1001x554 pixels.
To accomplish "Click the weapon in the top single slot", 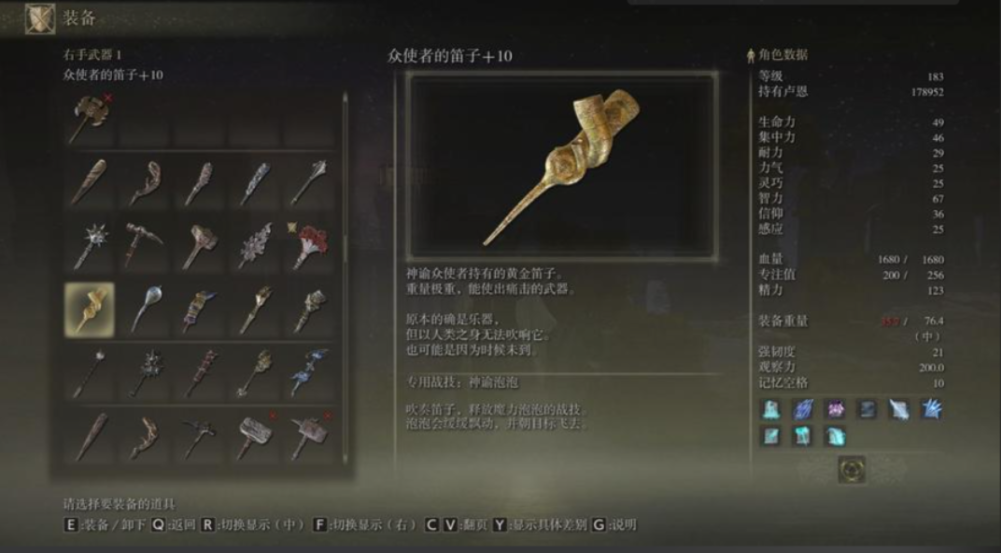I will (90, 118).
